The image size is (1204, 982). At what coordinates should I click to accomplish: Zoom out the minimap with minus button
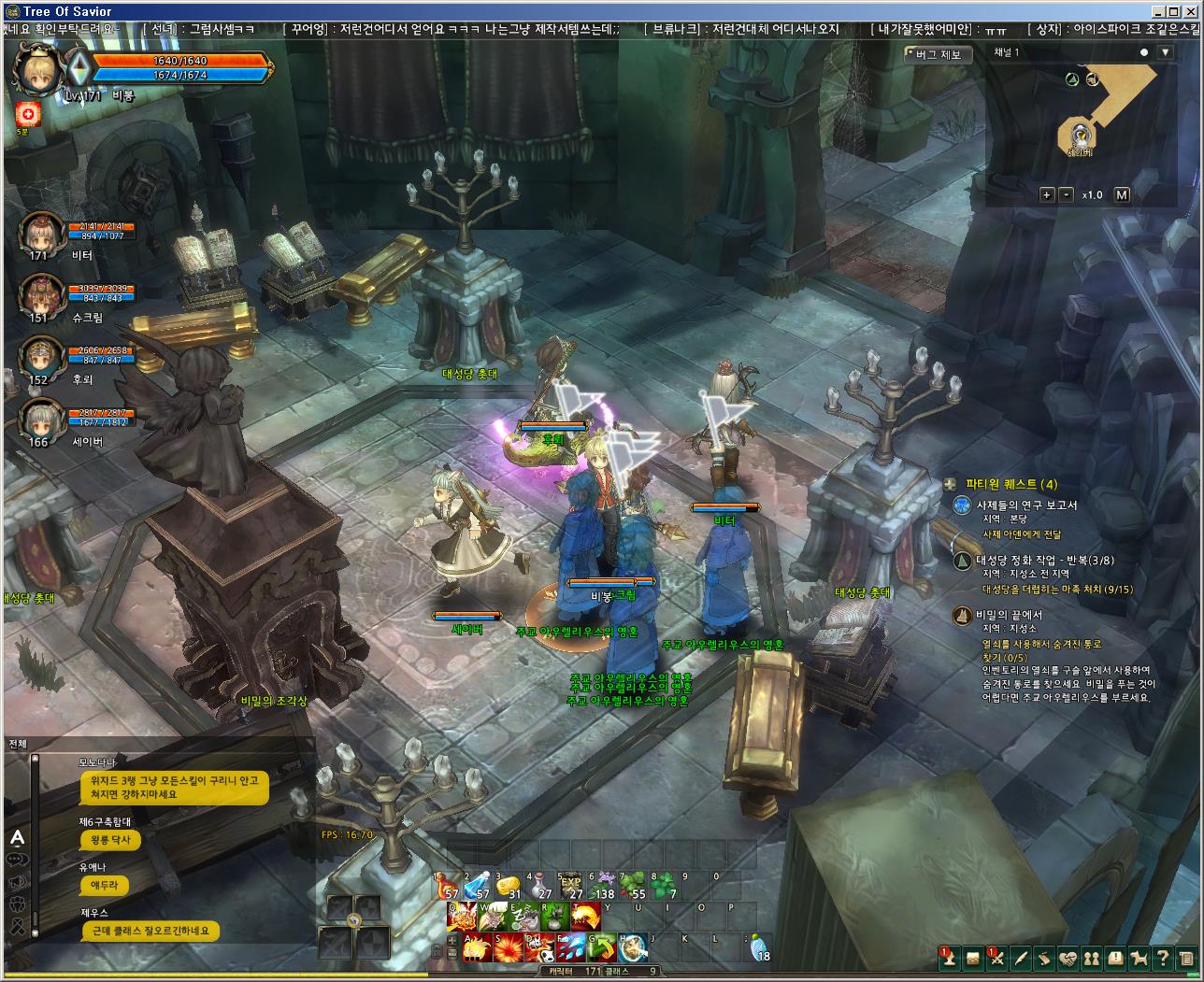1067,194
